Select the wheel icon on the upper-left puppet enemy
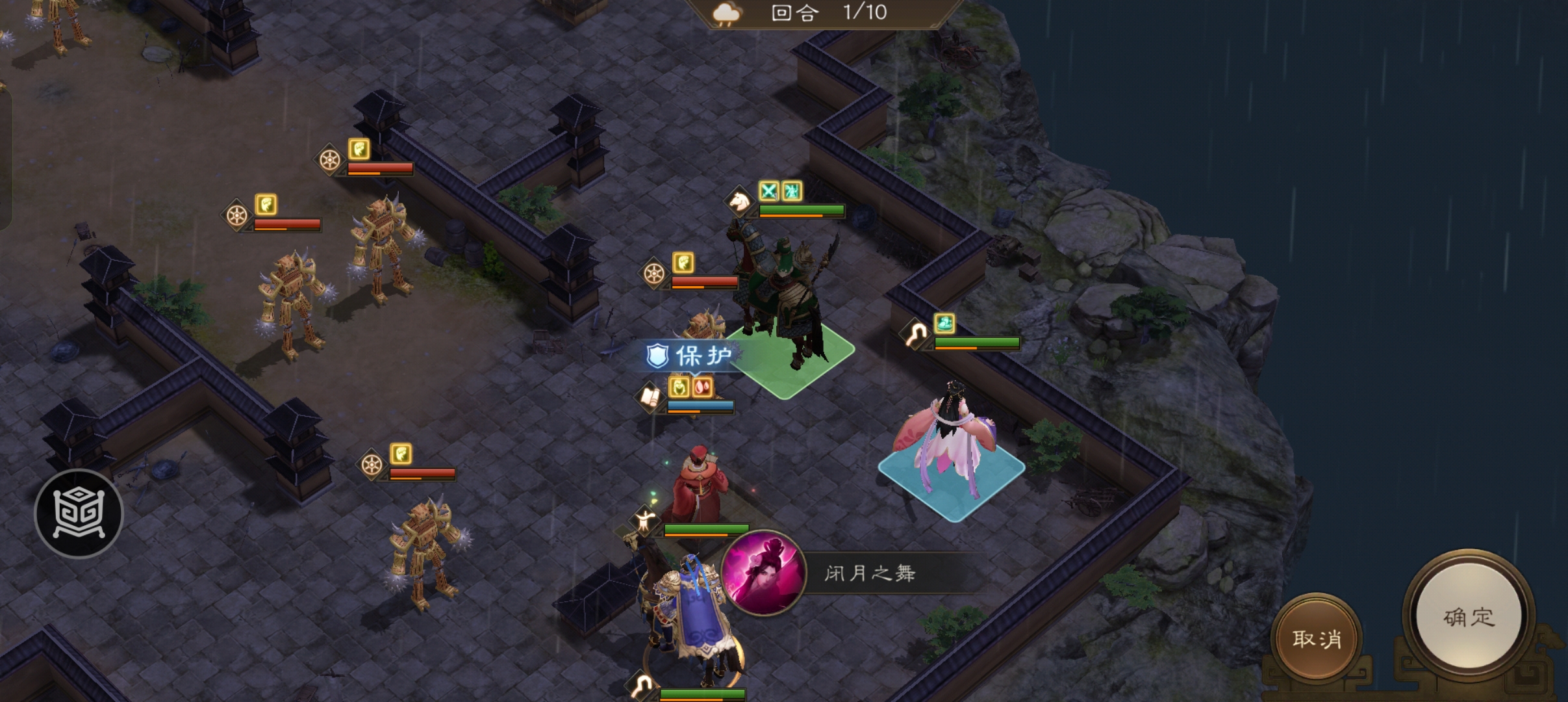Screen dimensions: 1568x702 (x=330, y=160)
